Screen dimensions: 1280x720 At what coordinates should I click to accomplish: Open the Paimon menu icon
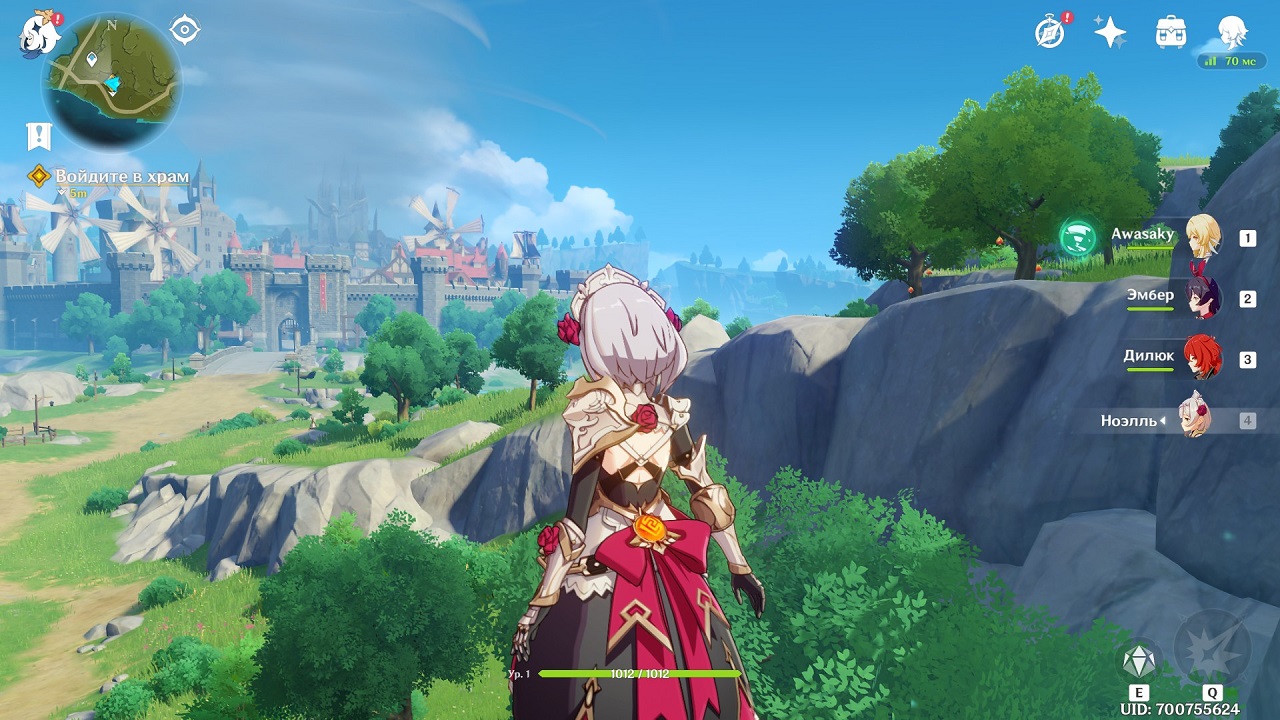click(37, 35)
